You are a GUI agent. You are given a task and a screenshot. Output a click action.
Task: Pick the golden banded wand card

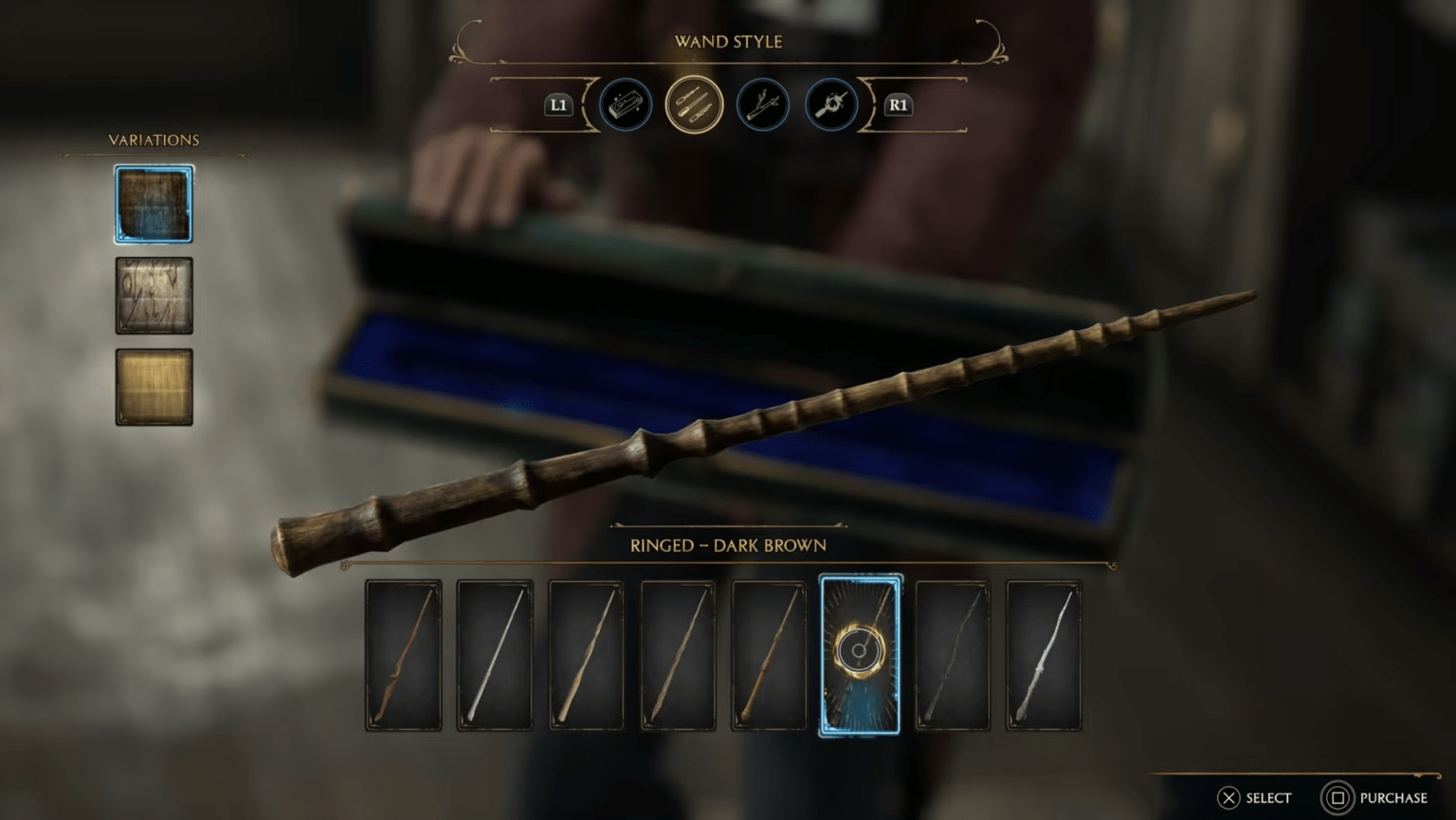[x=768, y=654]
